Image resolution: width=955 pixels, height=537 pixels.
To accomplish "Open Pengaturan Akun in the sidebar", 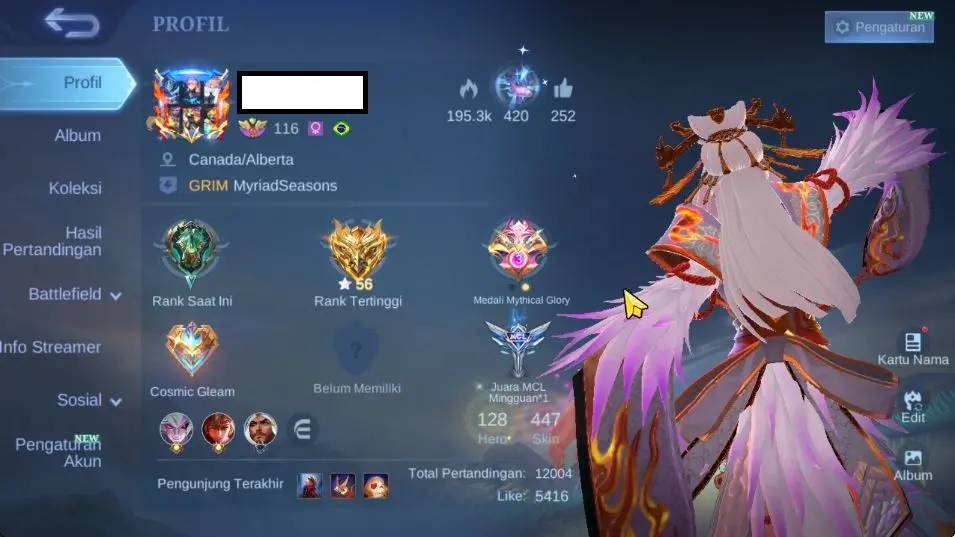I will point(60,453).
